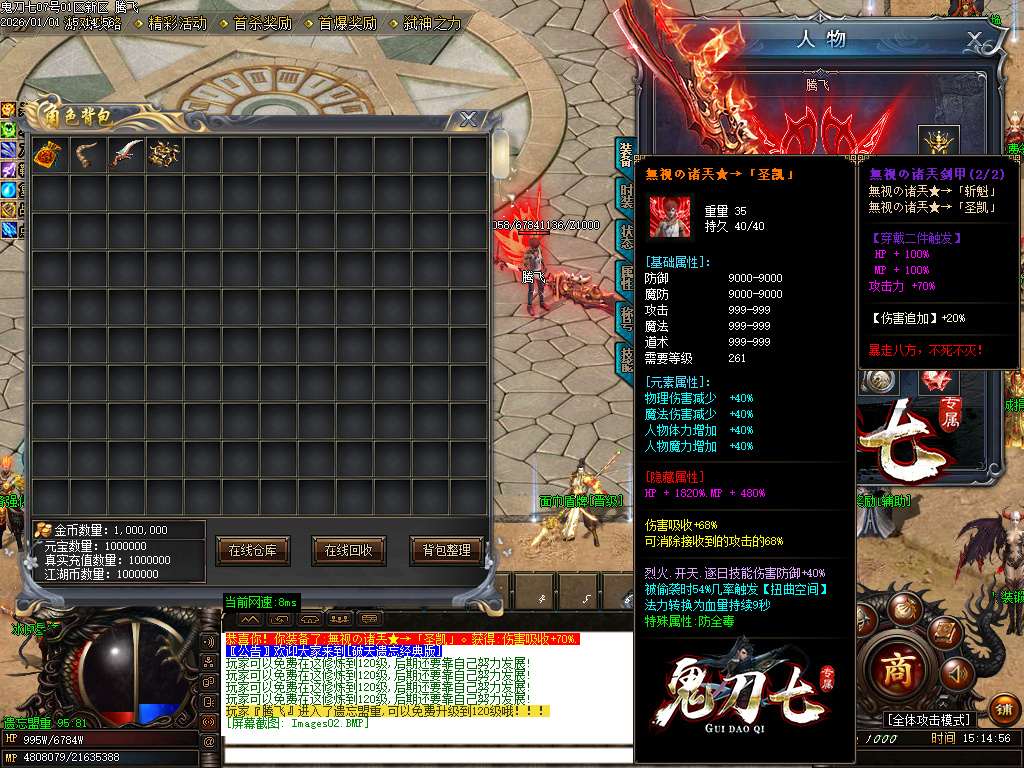Click the 在线回收 online recycle button

click(x=349, y=550)
